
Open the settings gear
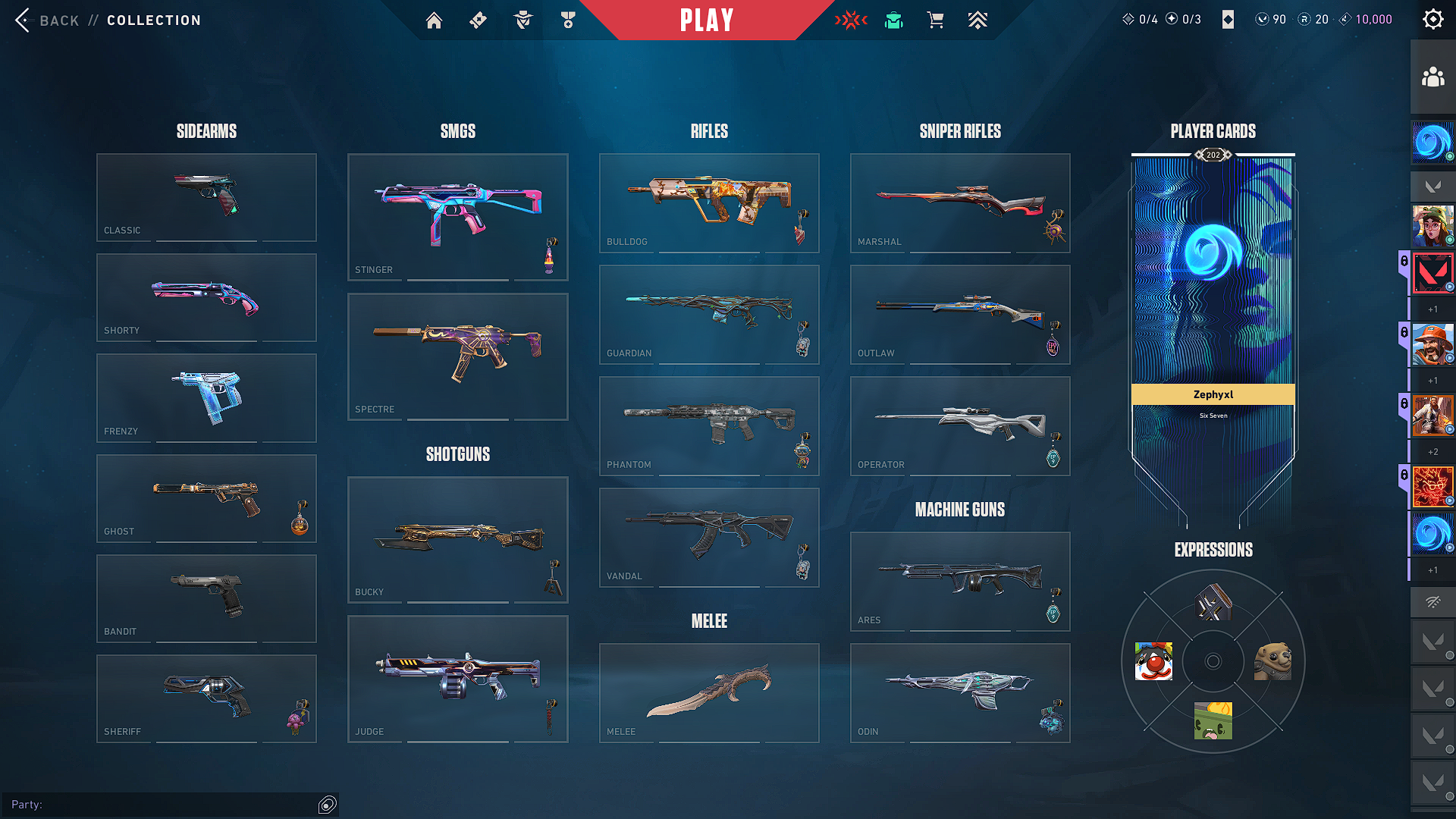coord(1432,20)
